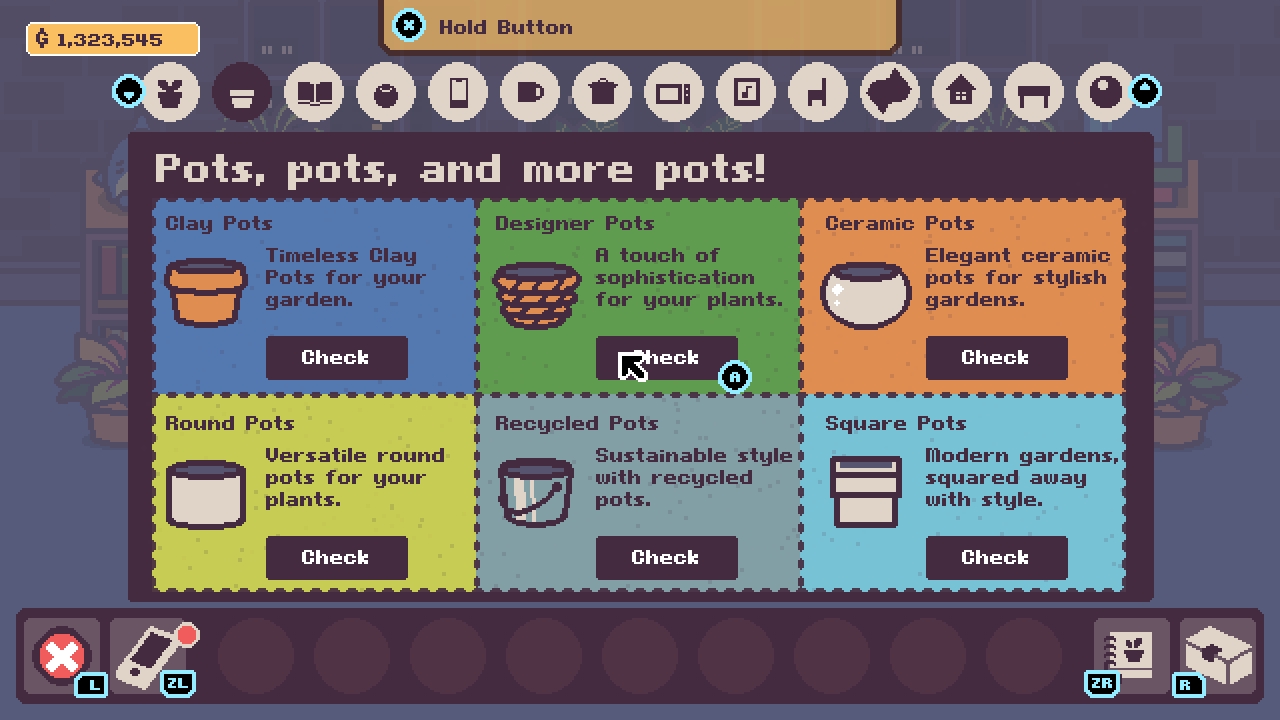1280x720 pixels.
Task: Open the table furniture category icon
Action: tap(1033, 91)
